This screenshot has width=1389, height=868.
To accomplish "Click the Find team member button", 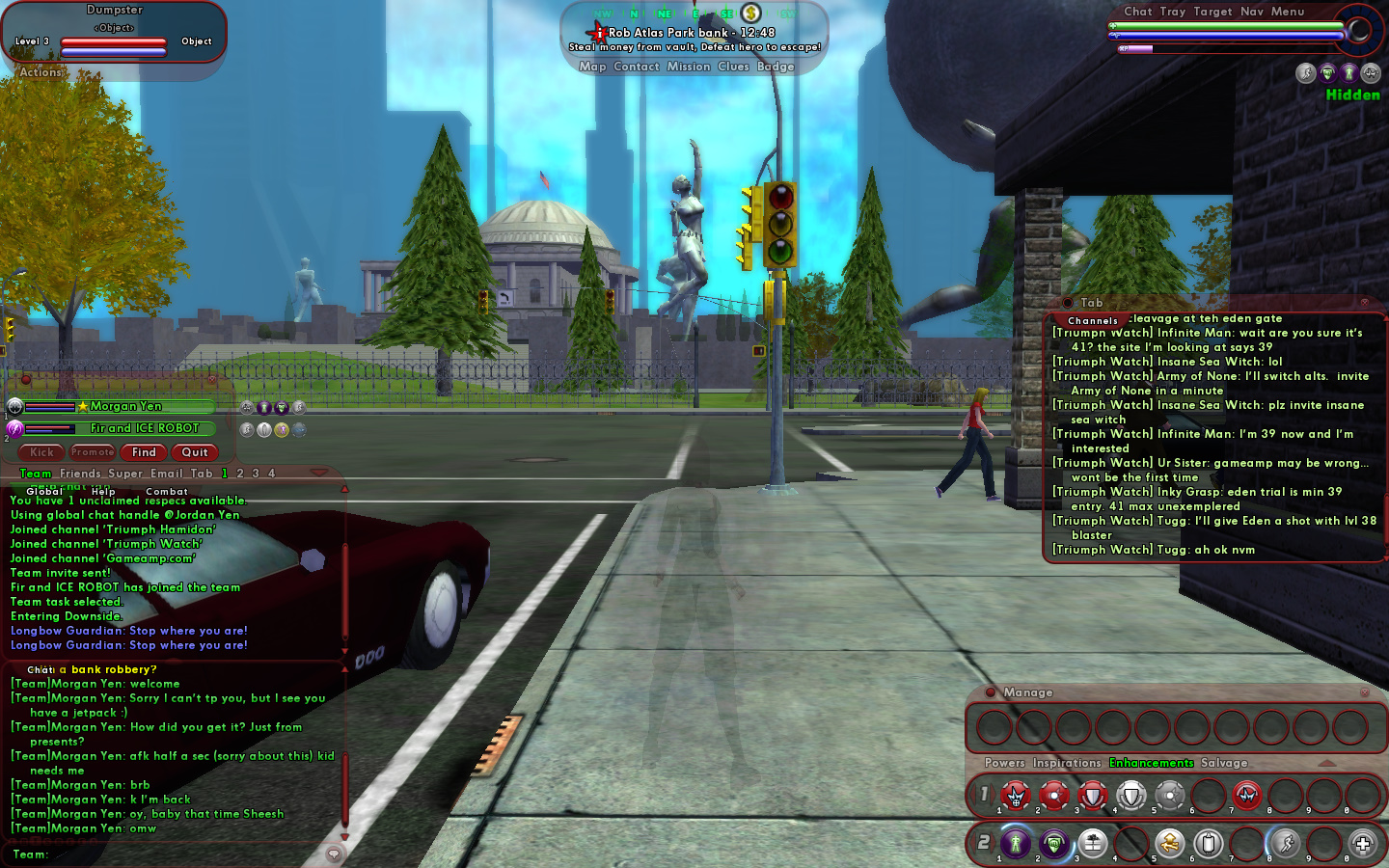I will click(144, 452).
